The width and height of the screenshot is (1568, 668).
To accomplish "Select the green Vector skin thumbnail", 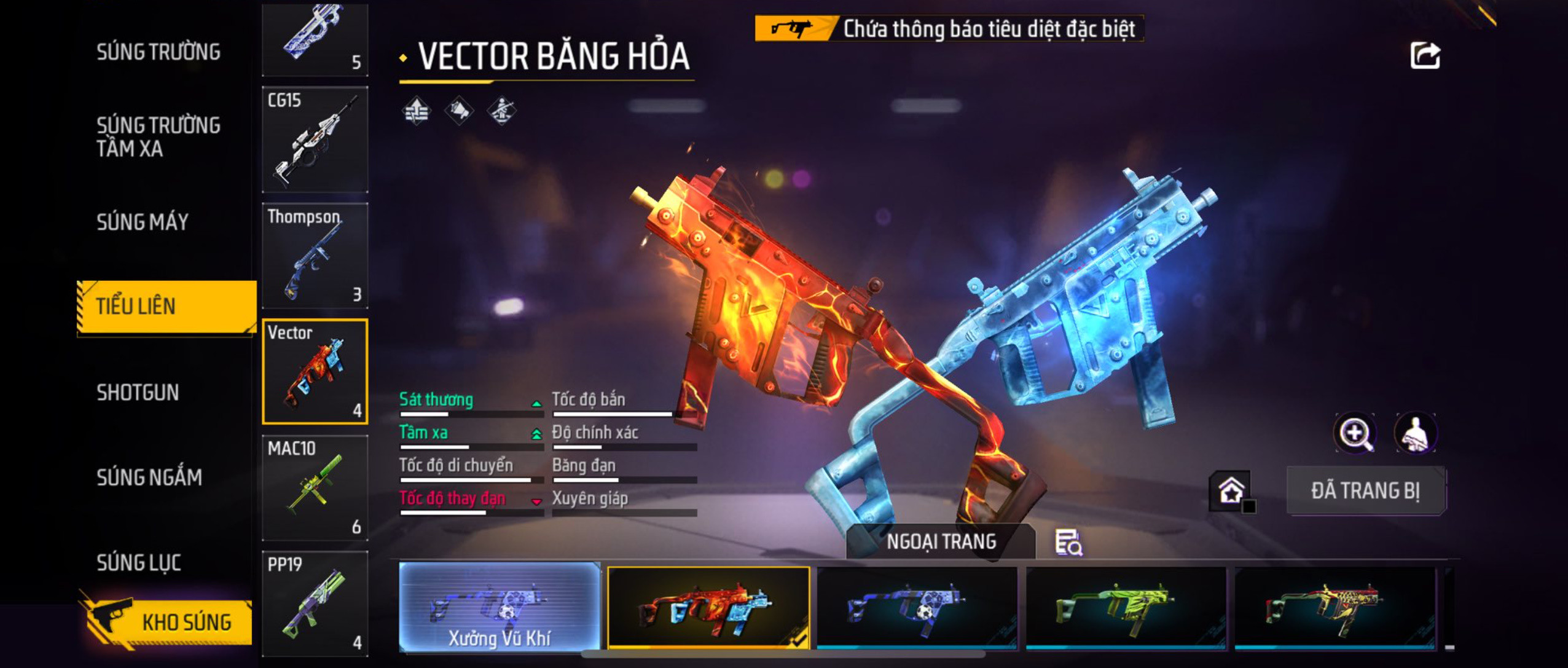I will point(1126,607).
